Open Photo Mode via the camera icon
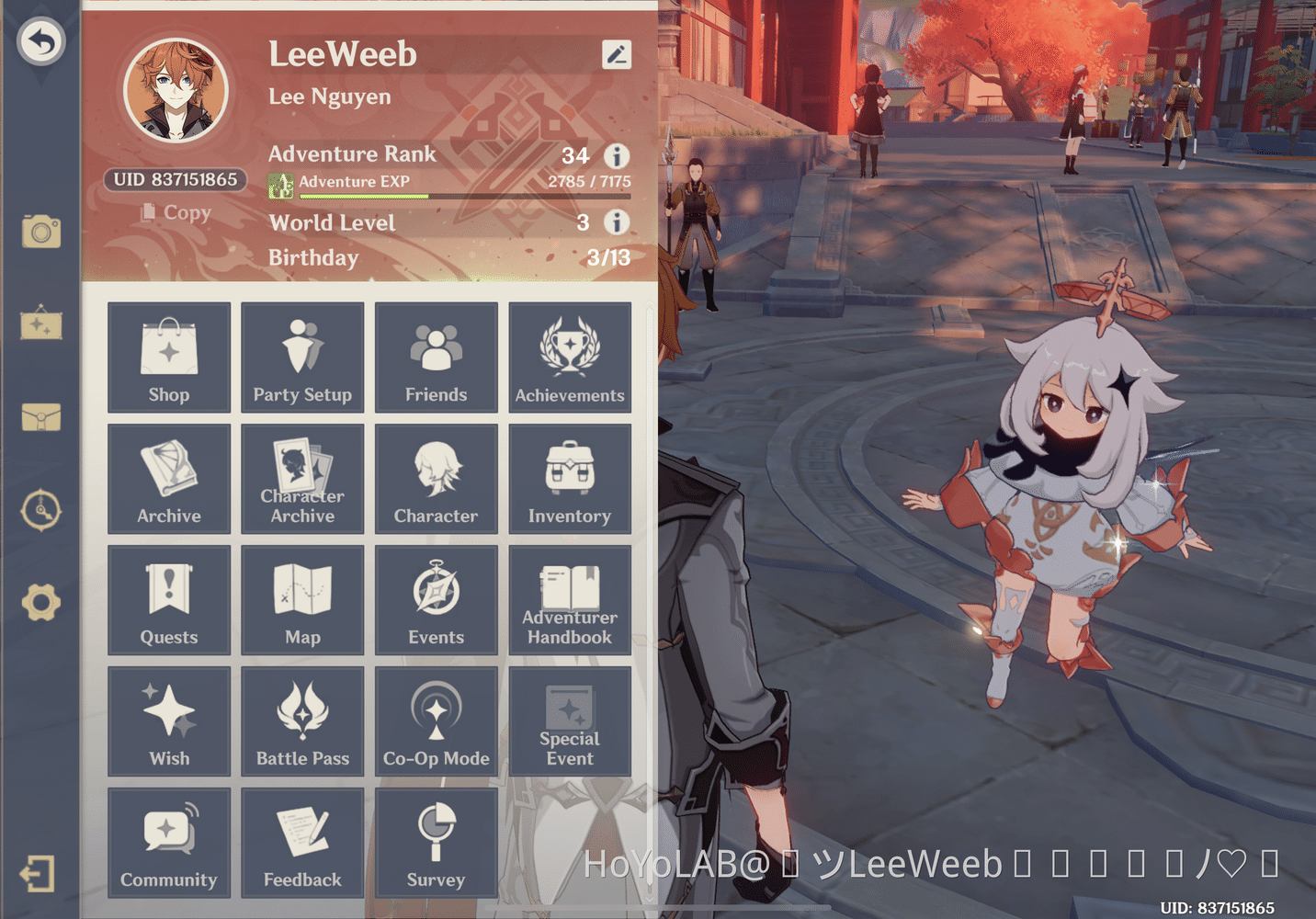This screenshot has height=919, width=1316. 40,233
